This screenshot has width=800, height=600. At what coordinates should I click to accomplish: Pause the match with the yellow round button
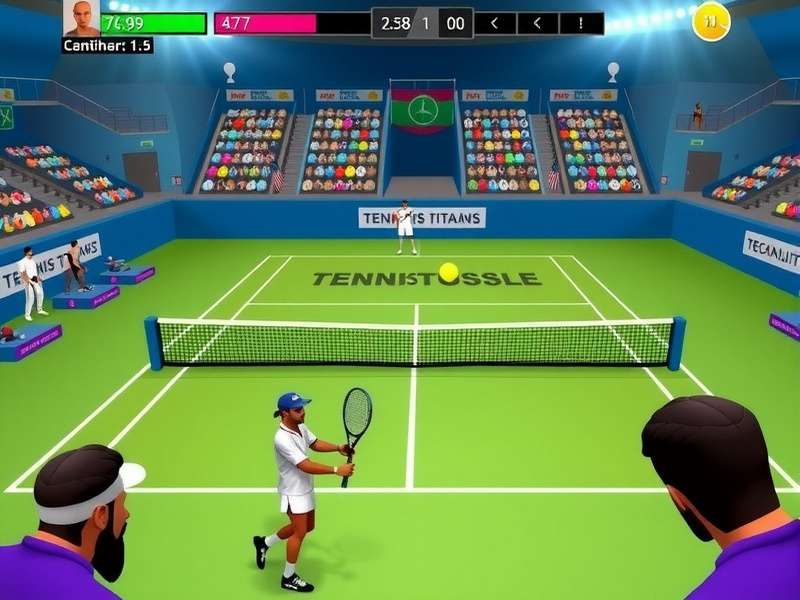pos(711,20)
